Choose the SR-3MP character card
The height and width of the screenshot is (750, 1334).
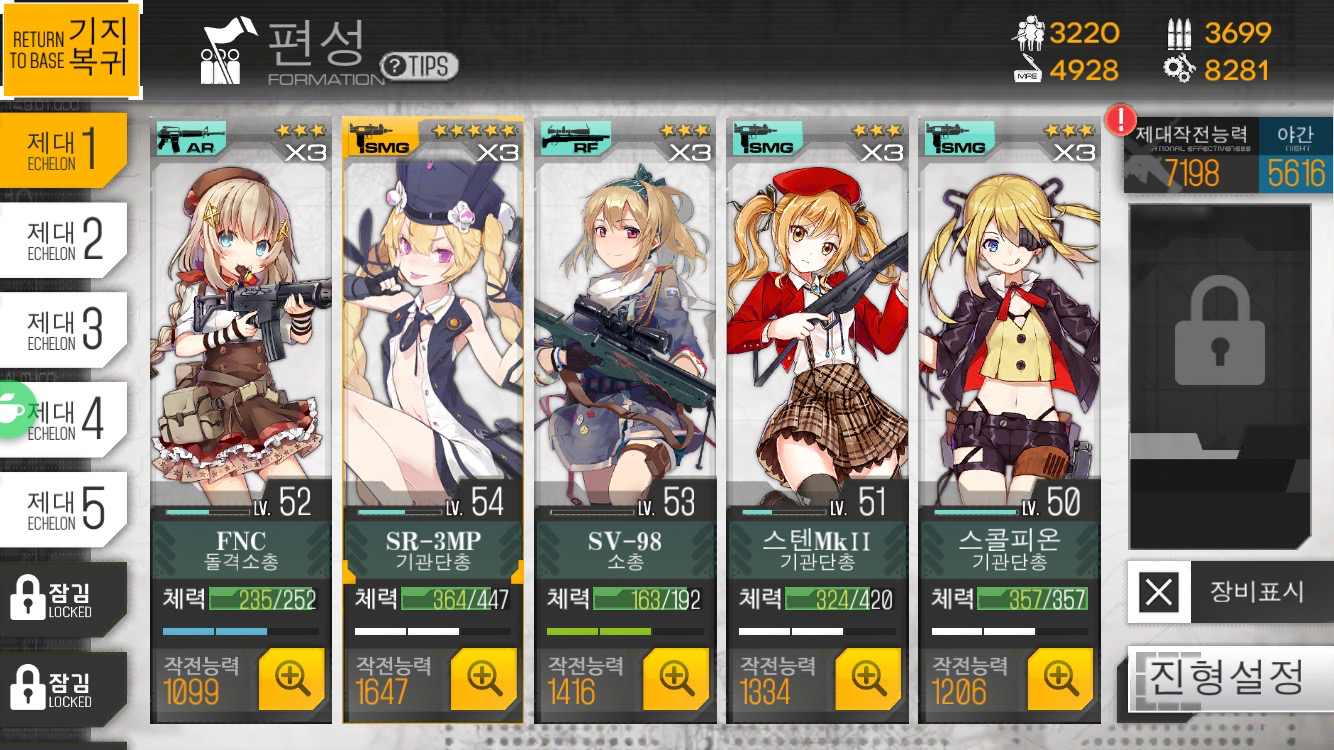click(x=432, y=320)
